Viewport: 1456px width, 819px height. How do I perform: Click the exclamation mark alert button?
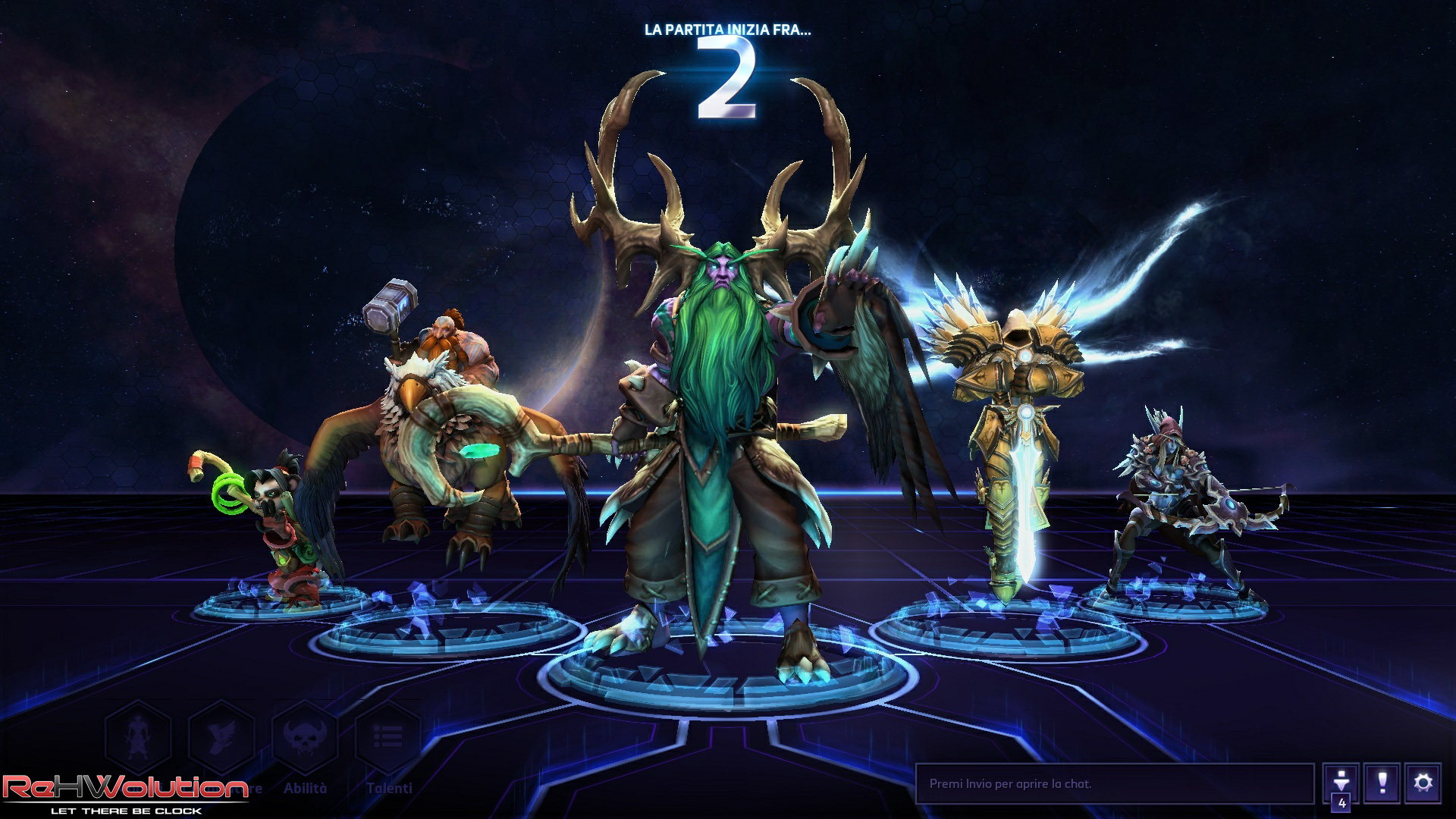pyautogui.click(x=1382, y=783)
